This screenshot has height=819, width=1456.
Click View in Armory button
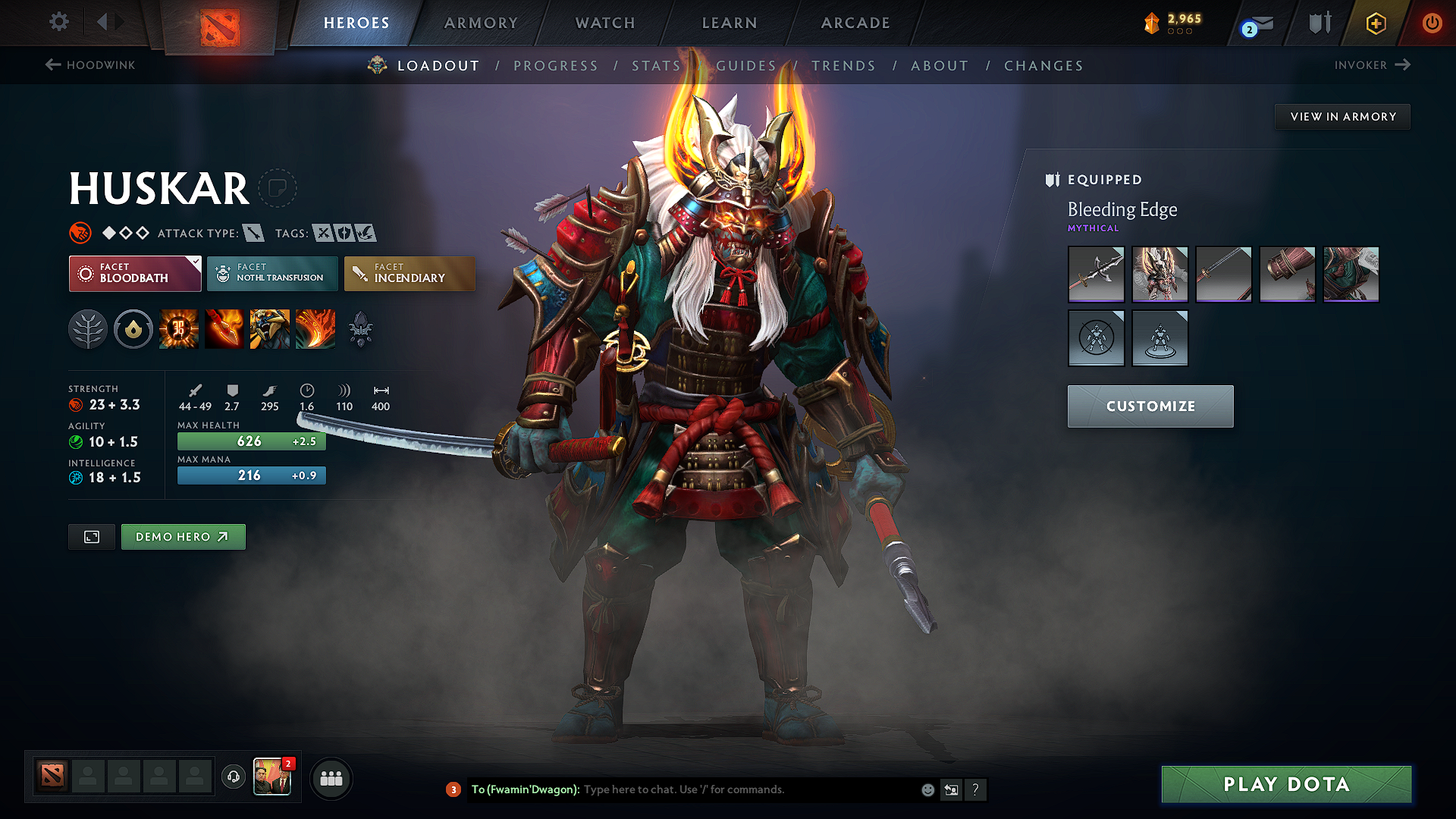click(x=1342, y=117)
